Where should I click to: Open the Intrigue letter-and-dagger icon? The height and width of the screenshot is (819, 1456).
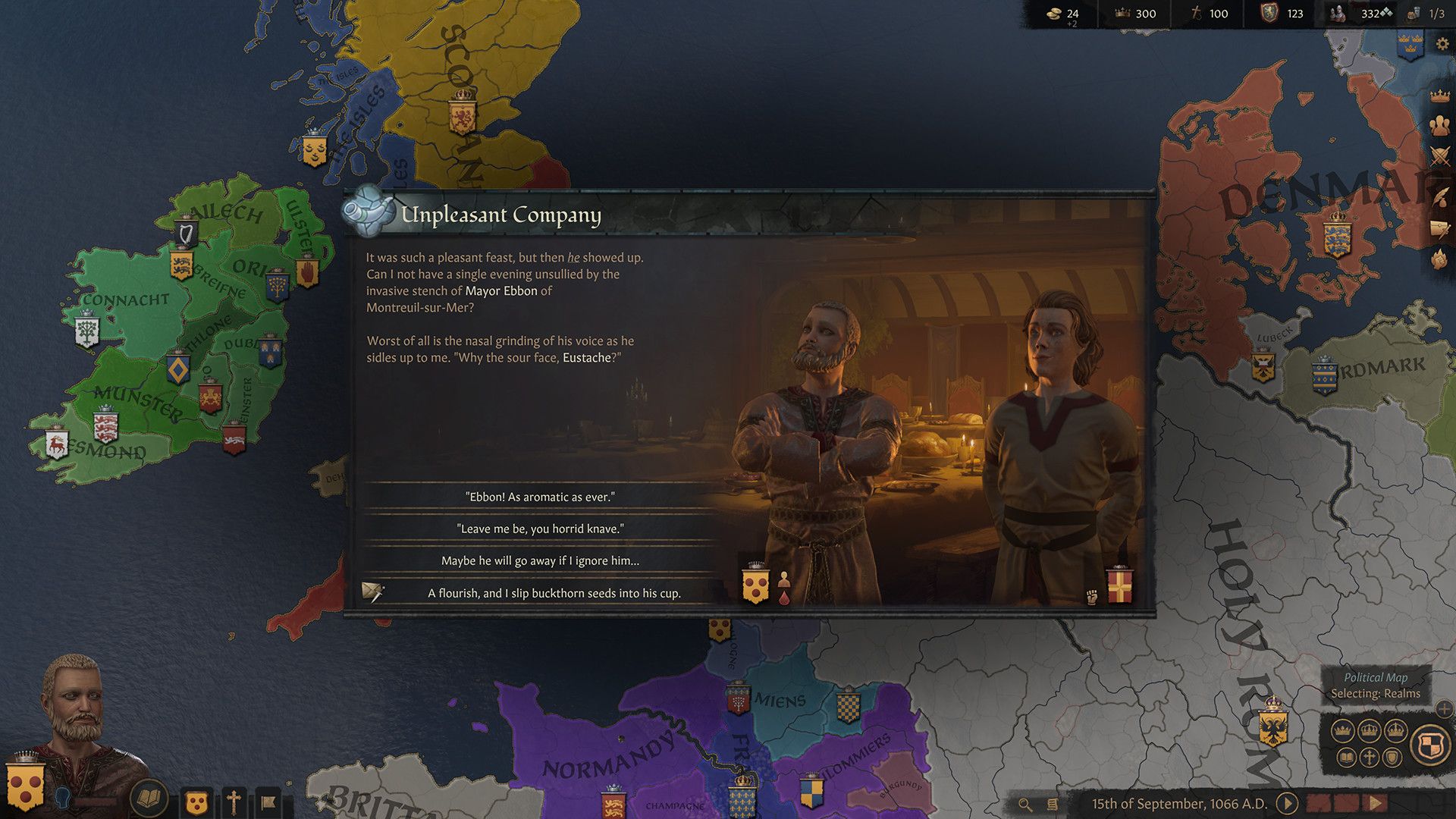pyautogui.click(x=1440, y=229)
